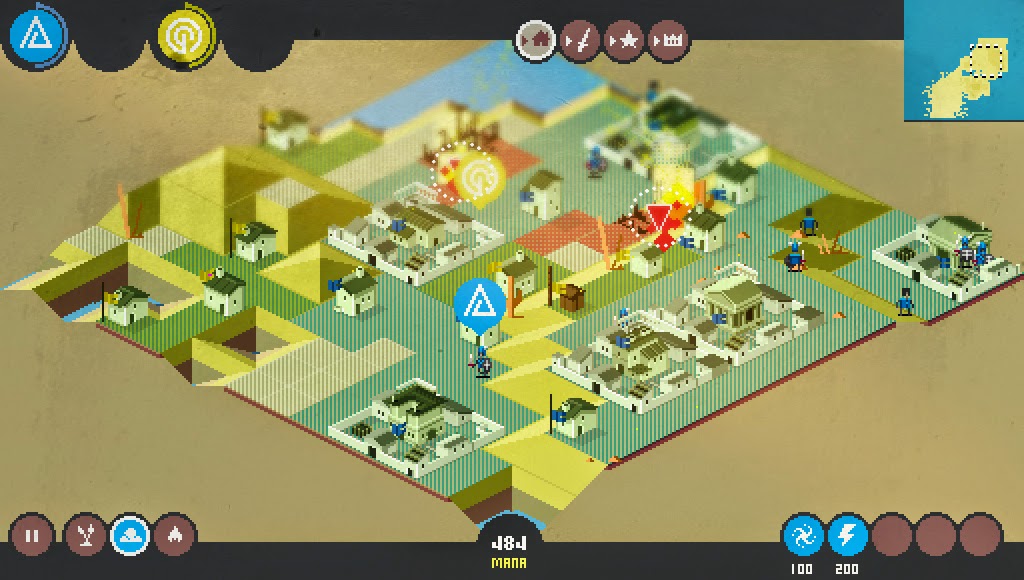The image size is (1024, 580).
Task: Pause the game
Action: click(31, 536)
